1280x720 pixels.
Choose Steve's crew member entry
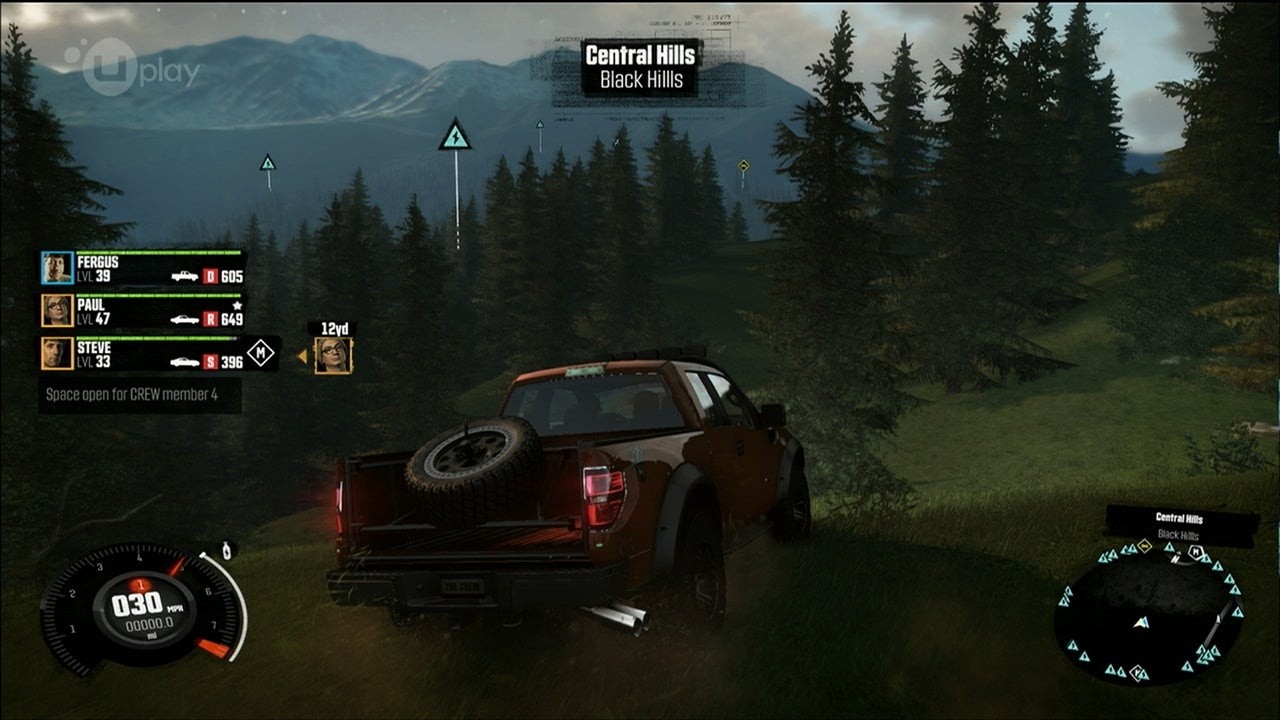click(x=142, y=354)
